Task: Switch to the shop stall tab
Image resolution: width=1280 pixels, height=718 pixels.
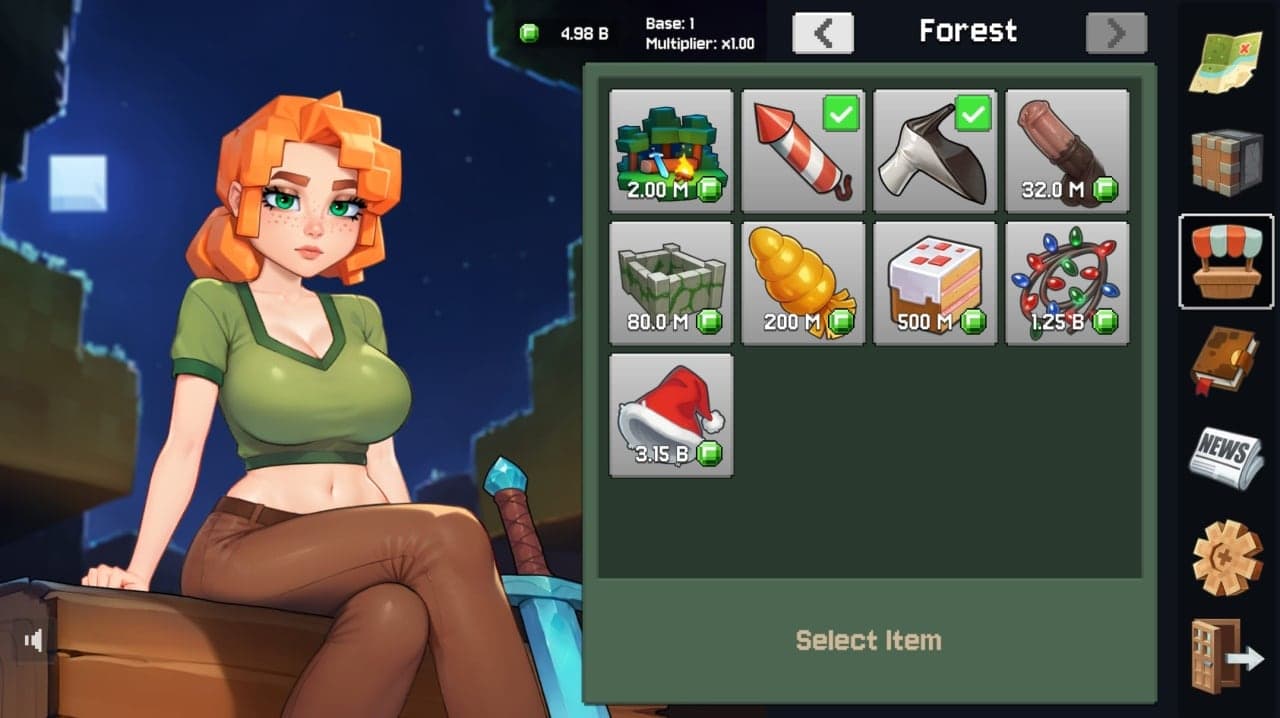Action: (1227, 260)
